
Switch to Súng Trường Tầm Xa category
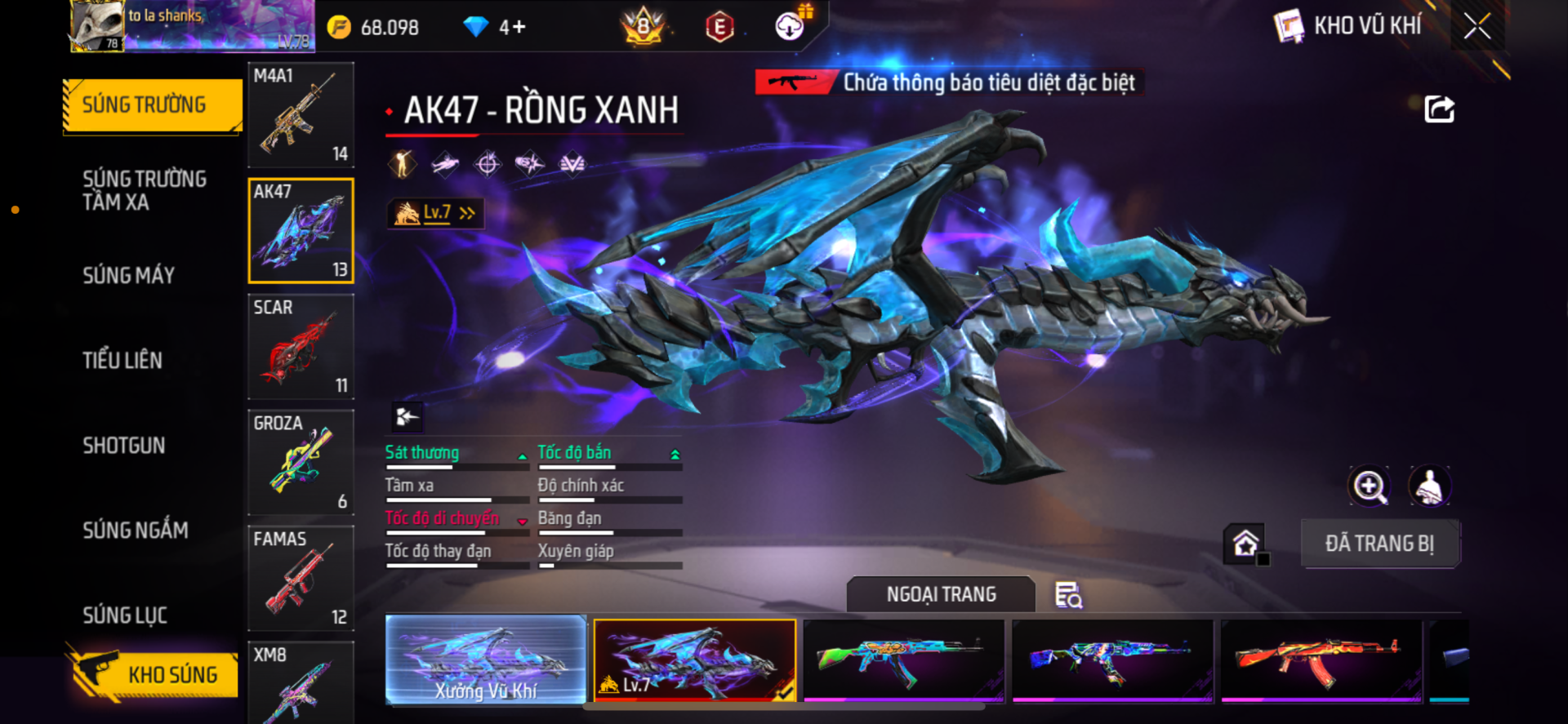pos(145,191)
